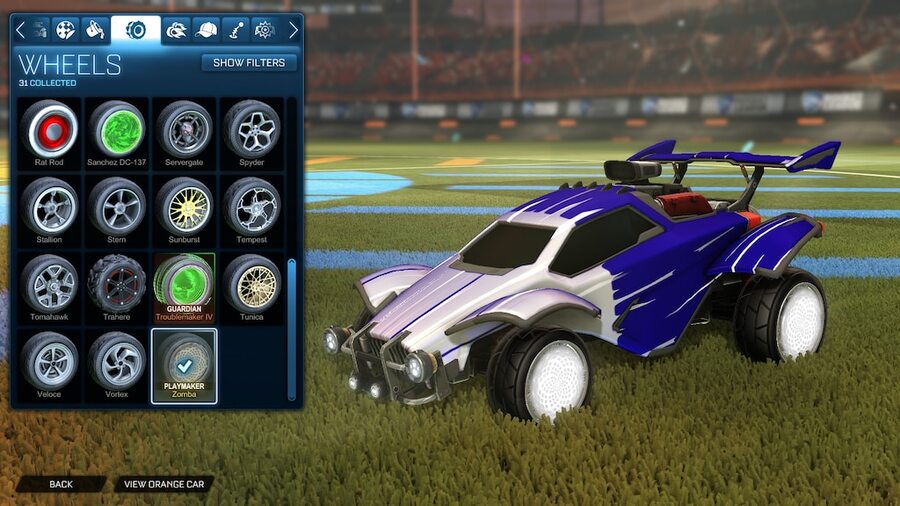Choose the yellow Sunburst wheels
Viewport: 900px width, 506px height.
184,206
